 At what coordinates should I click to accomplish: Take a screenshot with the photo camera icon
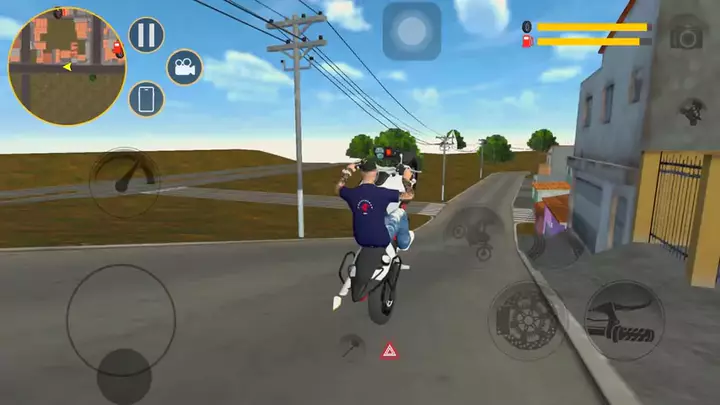686,34
